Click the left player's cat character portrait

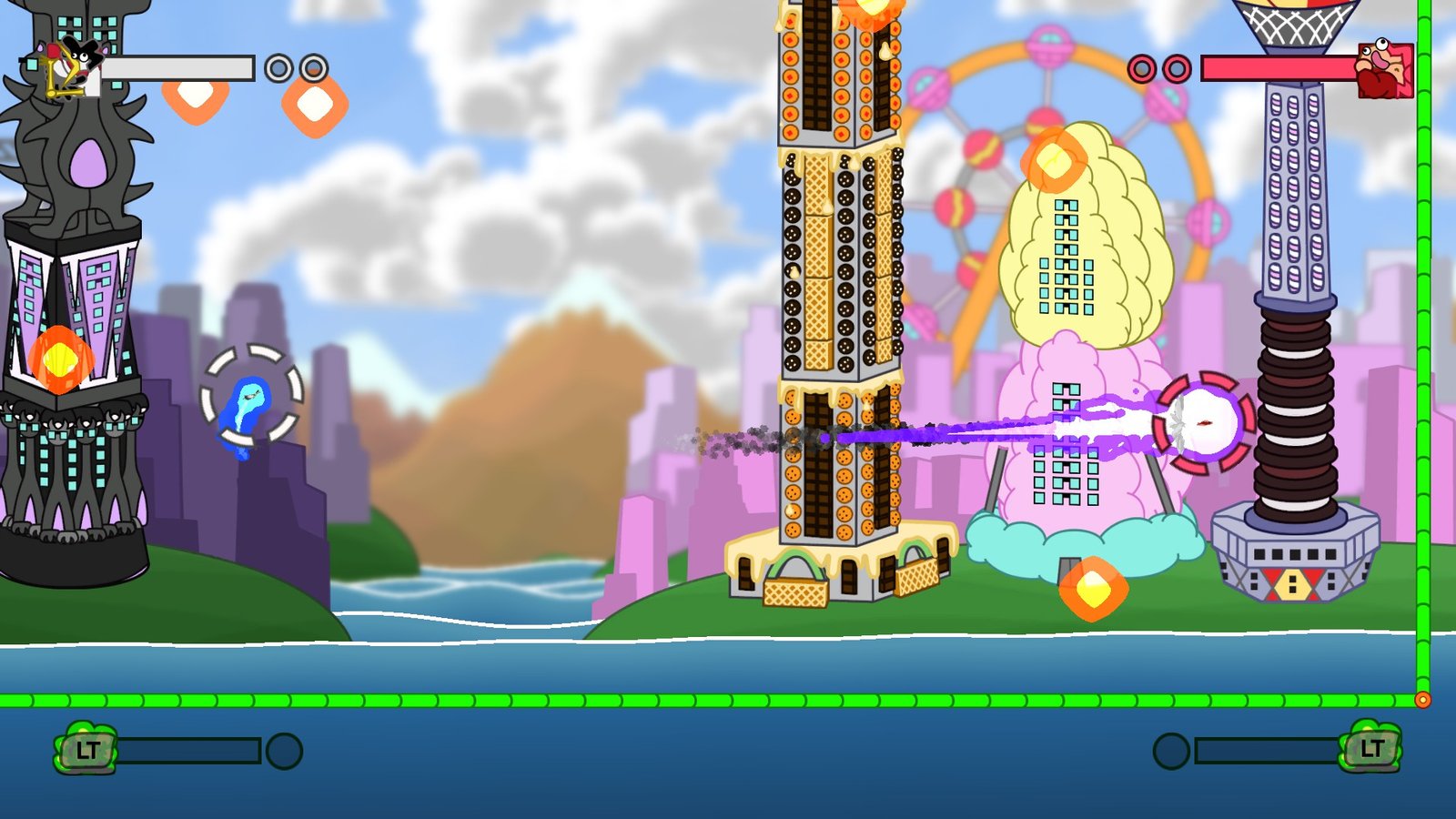point(70,66)
